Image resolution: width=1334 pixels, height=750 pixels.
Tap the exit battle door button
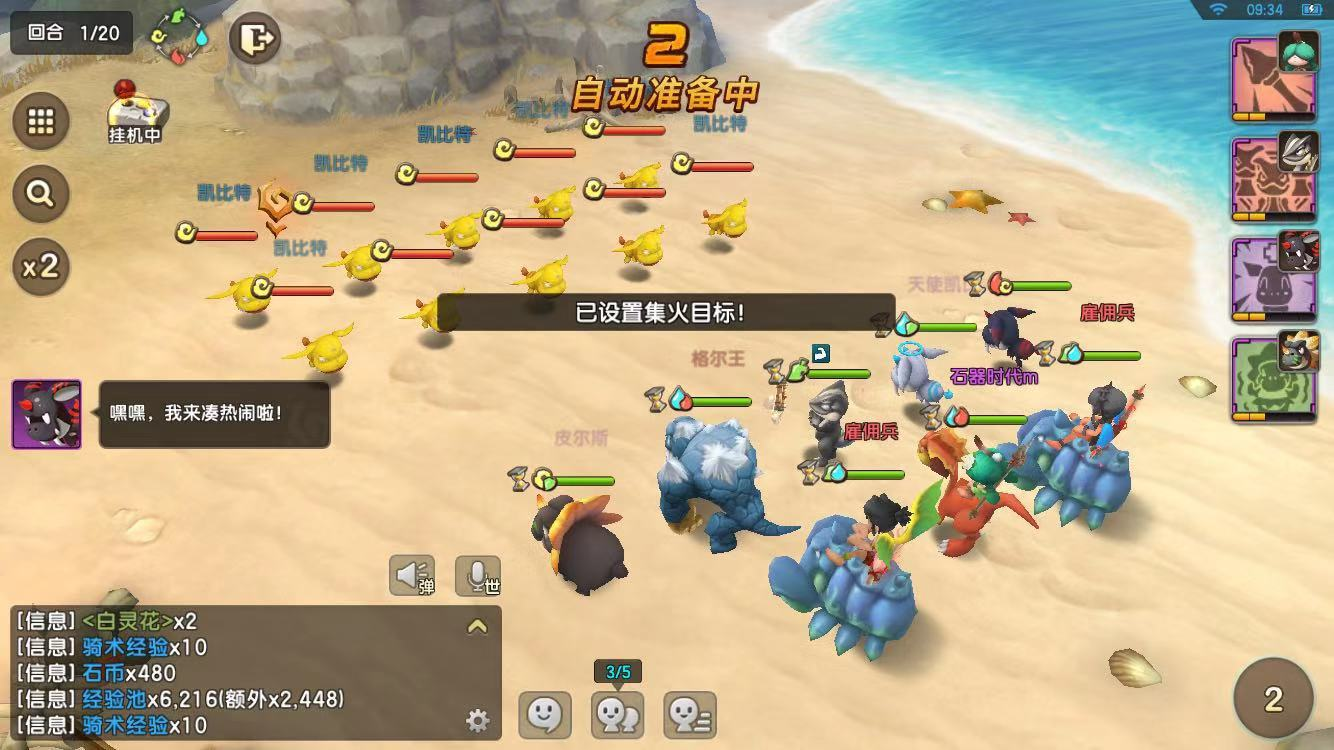pyautogui.click(x=255, y=40)
